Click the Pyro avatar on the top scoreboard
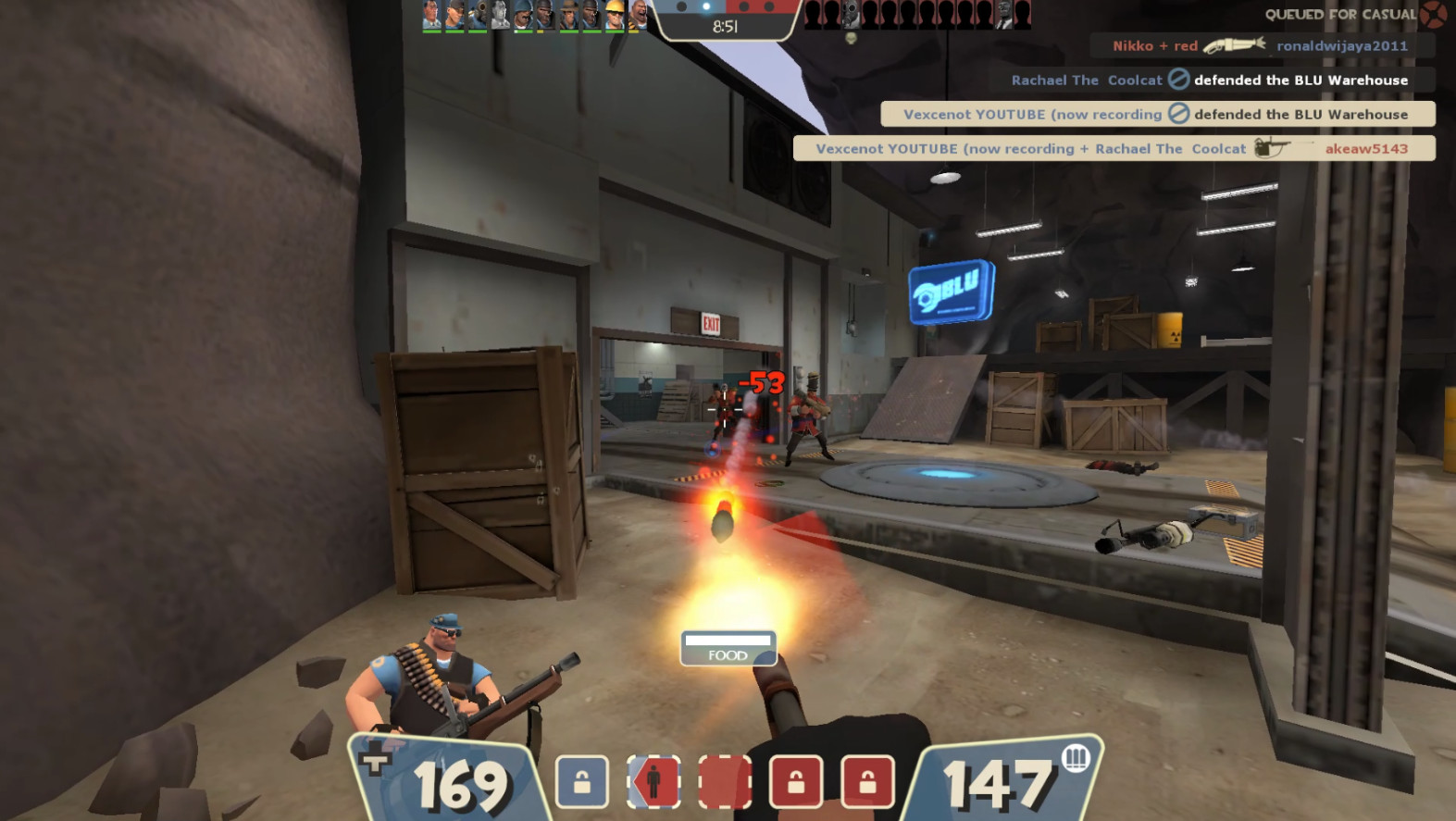 [x=477, y=17]
